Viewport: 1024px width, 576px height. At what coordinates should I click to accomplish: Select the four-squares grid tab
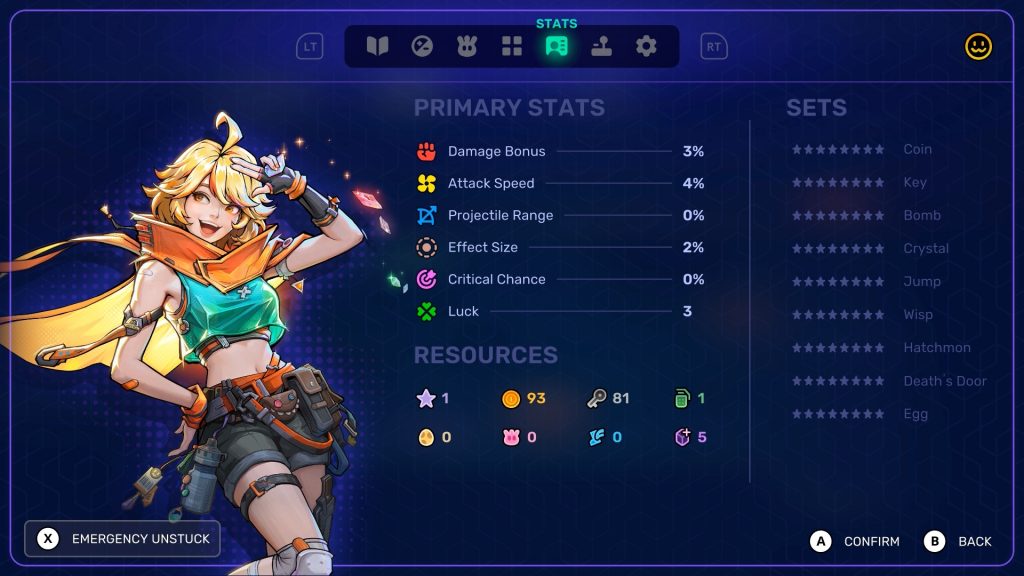pos(512,46)
